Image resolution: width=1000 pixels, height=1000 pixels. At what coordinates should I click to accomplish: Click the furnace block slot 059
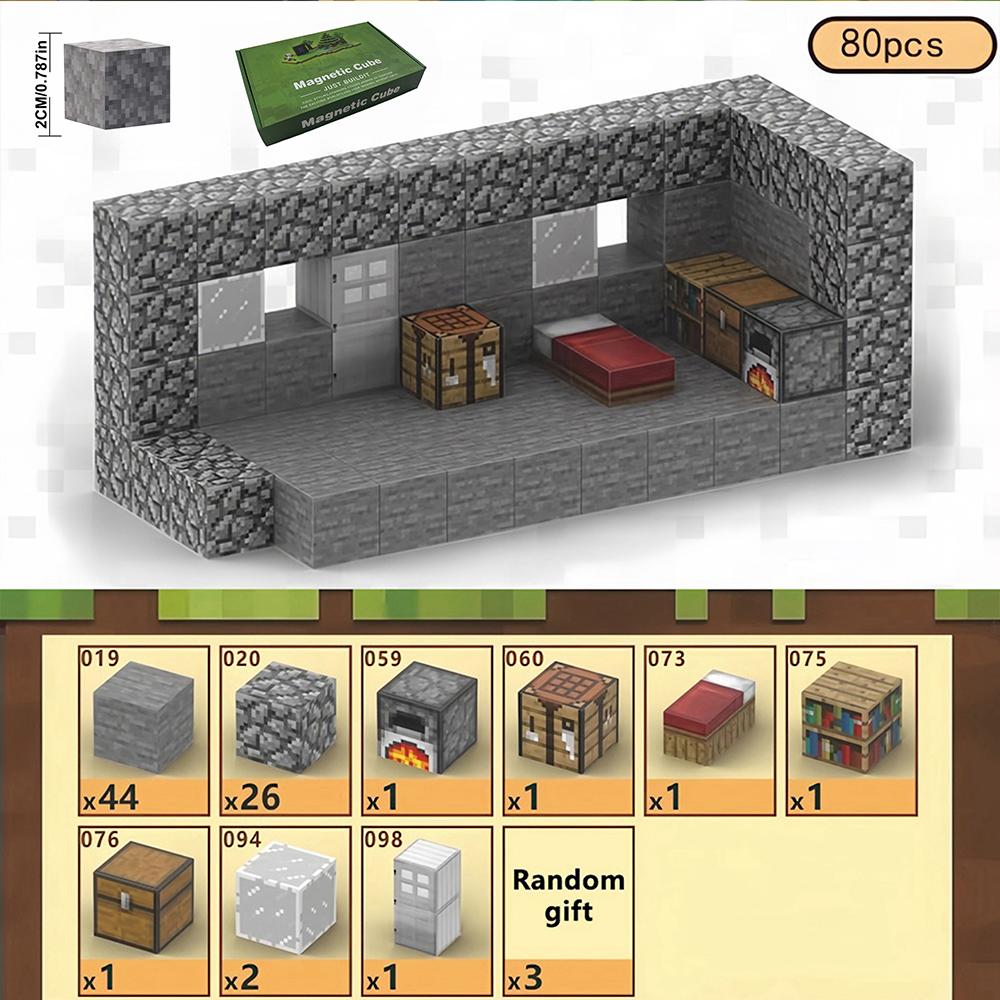(x=427, y=729)
